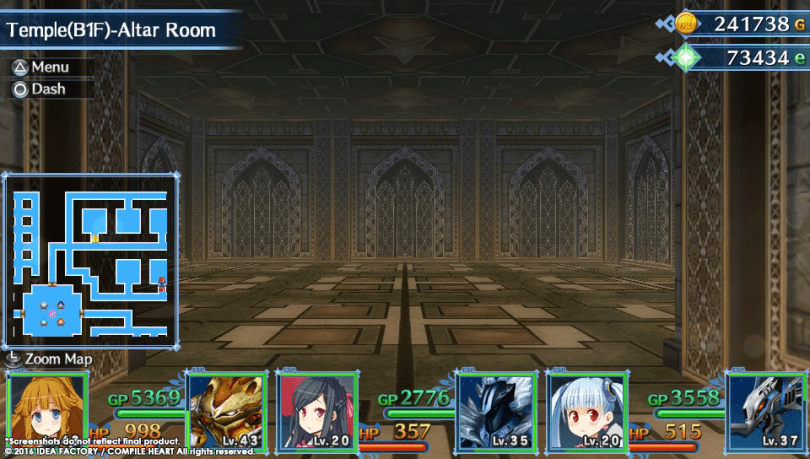Choose the white mech at Lv.37
Viewport: 810px width, 459px height.
tap(766, 410)
